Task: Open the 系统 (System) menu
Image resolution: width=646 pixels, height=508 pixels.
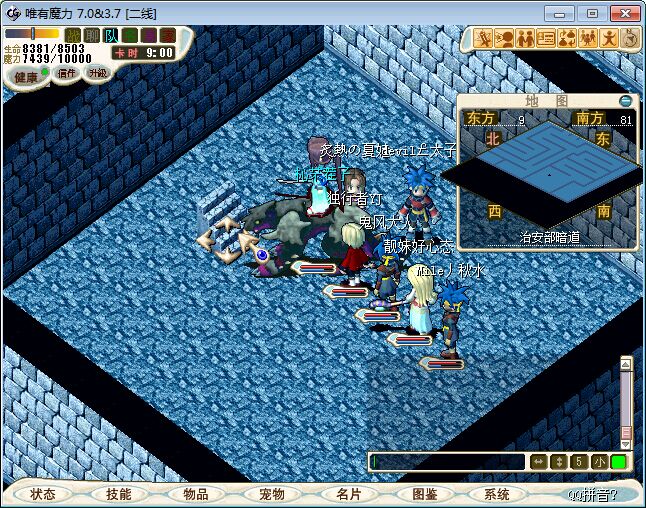Action: click(x=497, y=494)
